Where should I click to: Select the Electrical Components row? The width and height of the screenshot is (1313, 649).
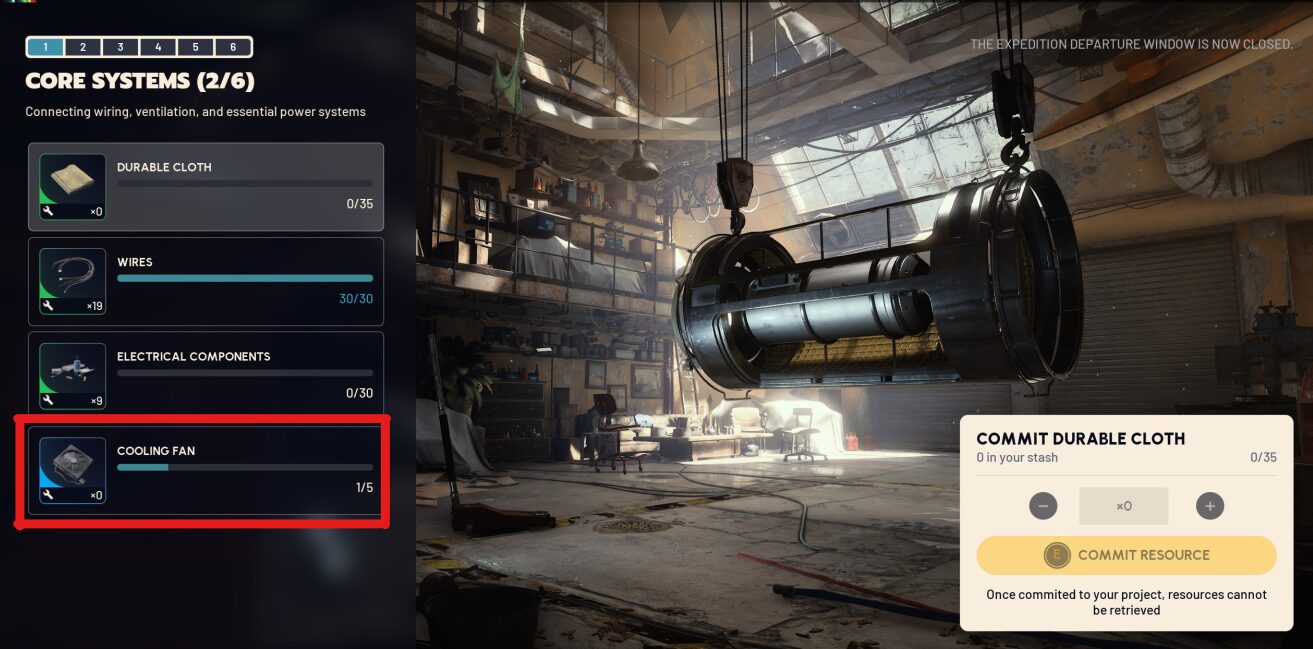pyautogui.click(x=206, y=375)
